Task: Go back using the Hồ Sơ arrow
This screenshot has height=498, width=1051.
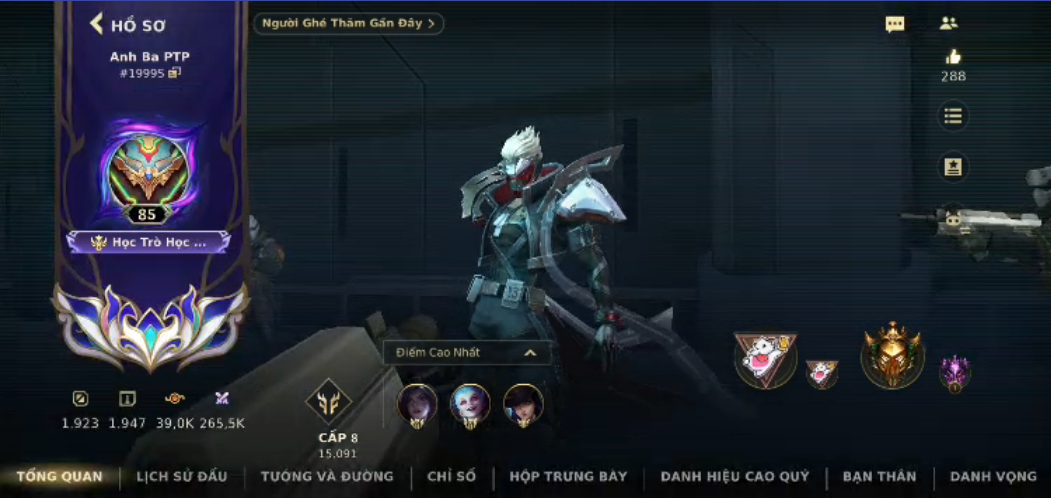Action: pos(97,24)
